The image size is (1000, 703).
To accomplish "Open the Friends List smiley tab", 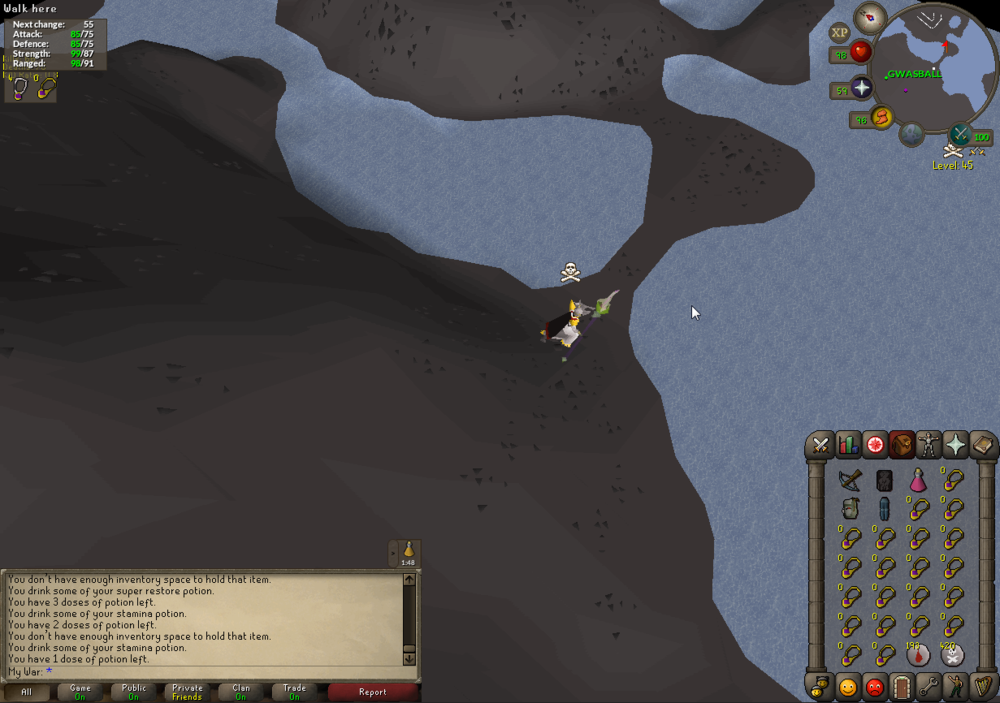I will click(x=848, y=687).
